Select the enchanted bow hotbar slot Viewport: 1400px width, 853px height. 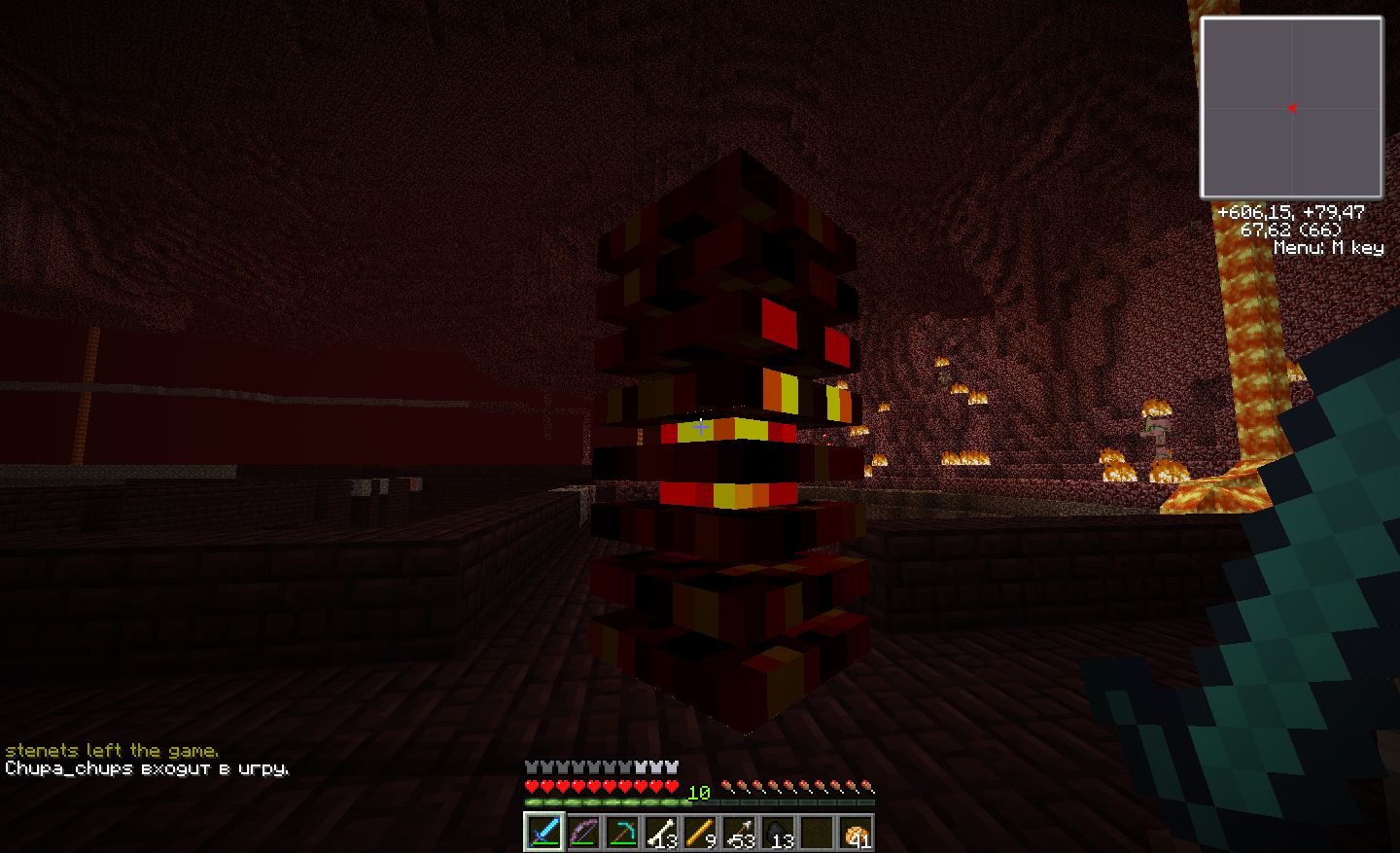coord(582,833)
